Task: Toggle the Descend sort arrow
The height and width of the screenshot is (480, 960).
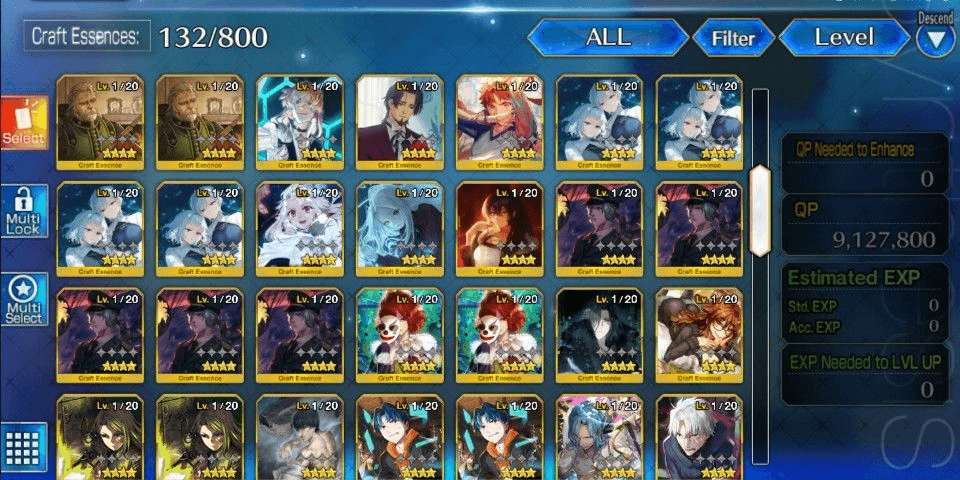Action: pyautogui.click(x=936, y=40)
